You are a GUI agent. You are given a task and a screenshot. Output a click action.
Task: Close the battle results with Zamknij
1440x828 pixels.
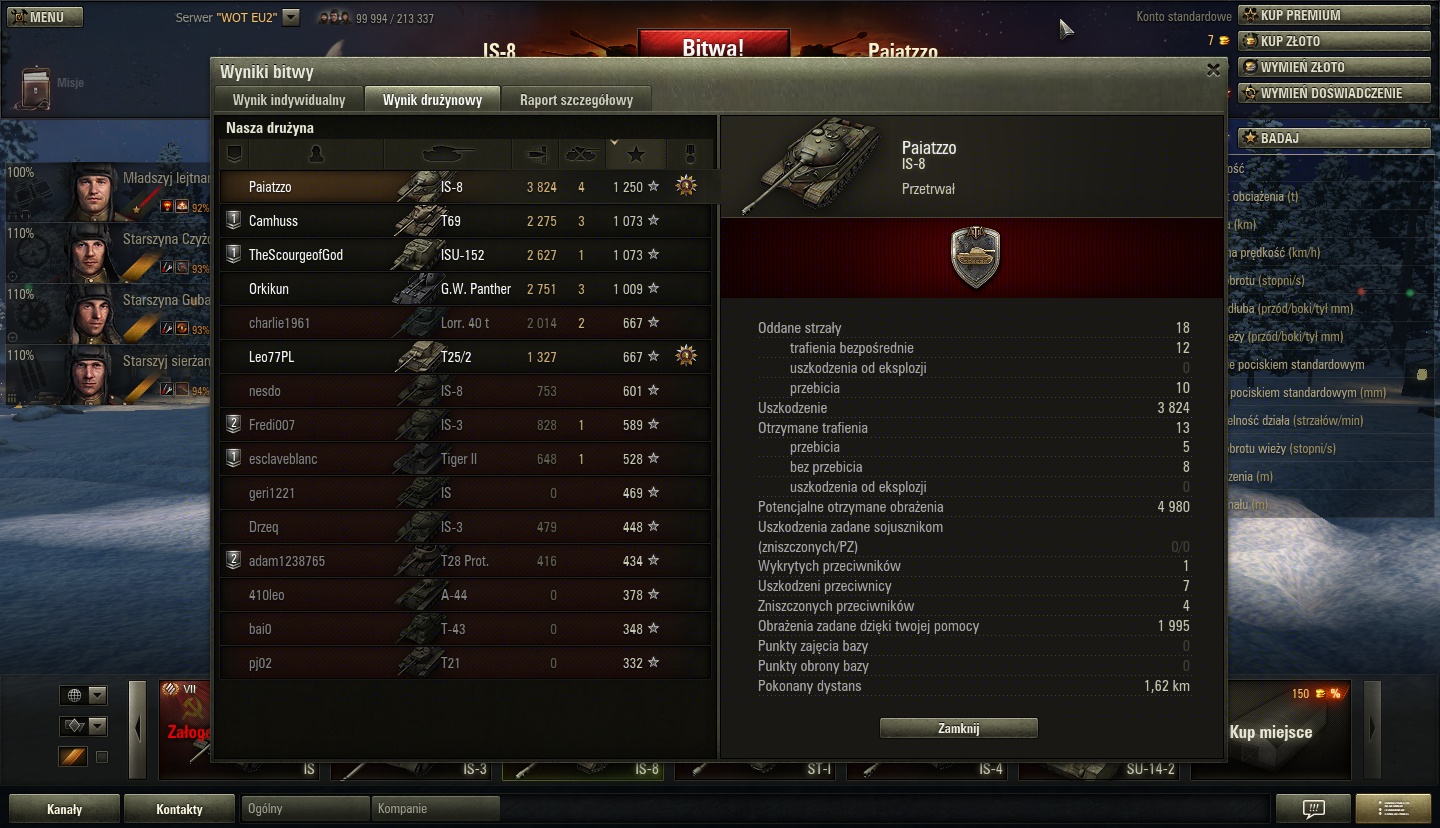[958, 728]
